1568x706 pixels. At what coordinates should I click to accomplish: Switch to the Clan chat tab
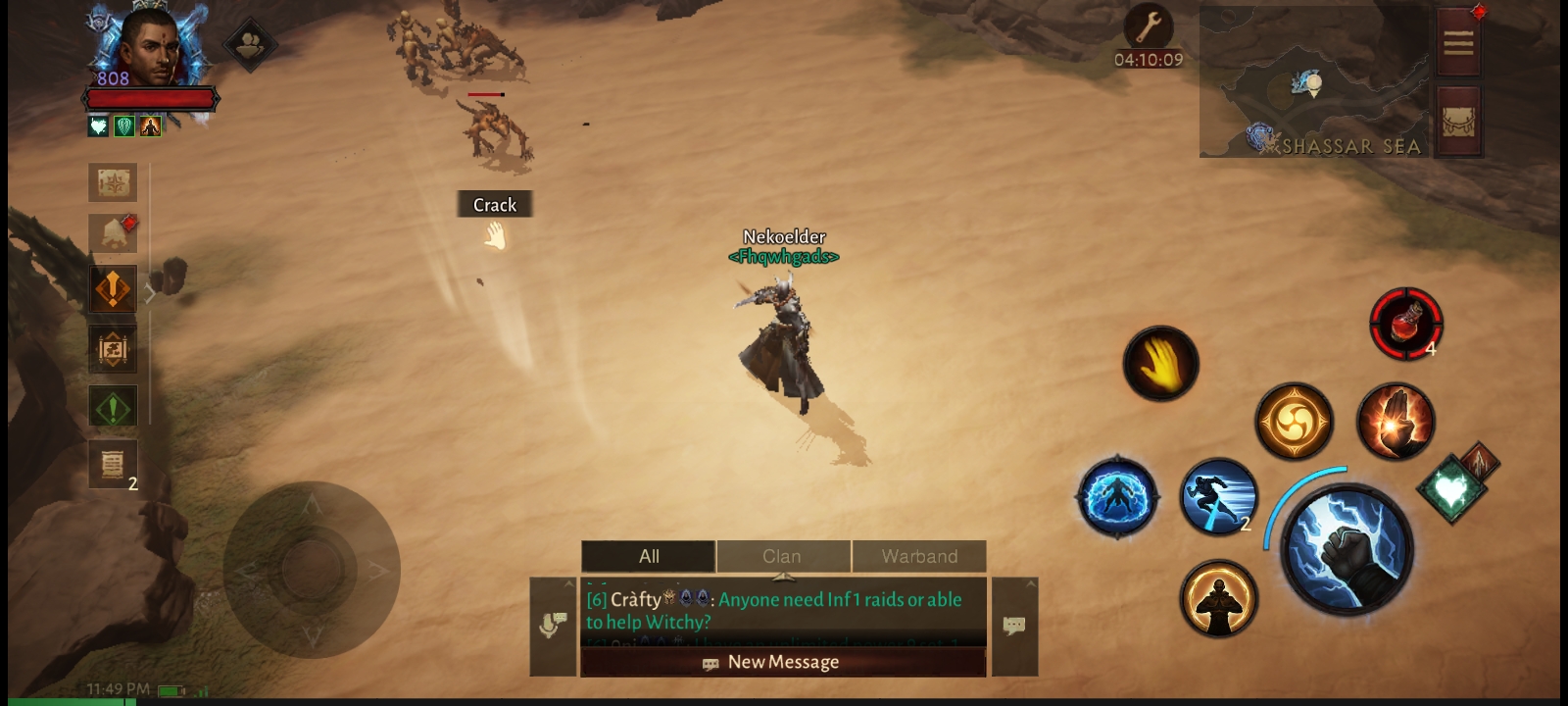tap(782, 556)
